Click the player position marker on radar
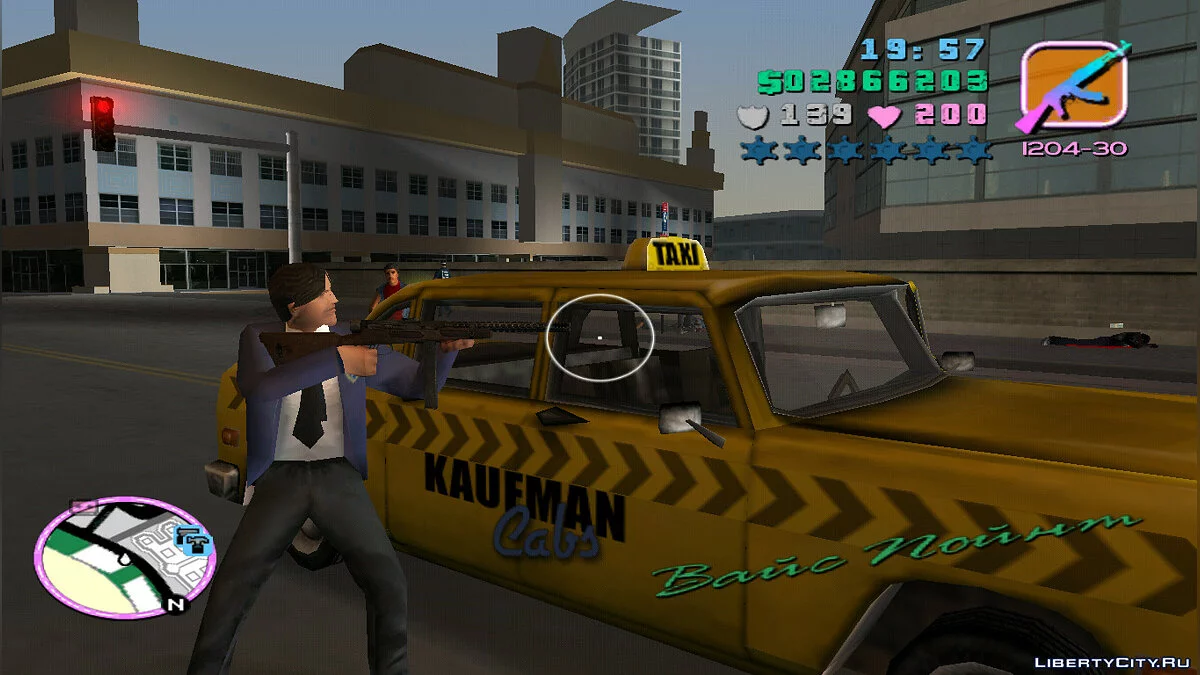This screenshot has width=1200, height=675. (125, 560)
